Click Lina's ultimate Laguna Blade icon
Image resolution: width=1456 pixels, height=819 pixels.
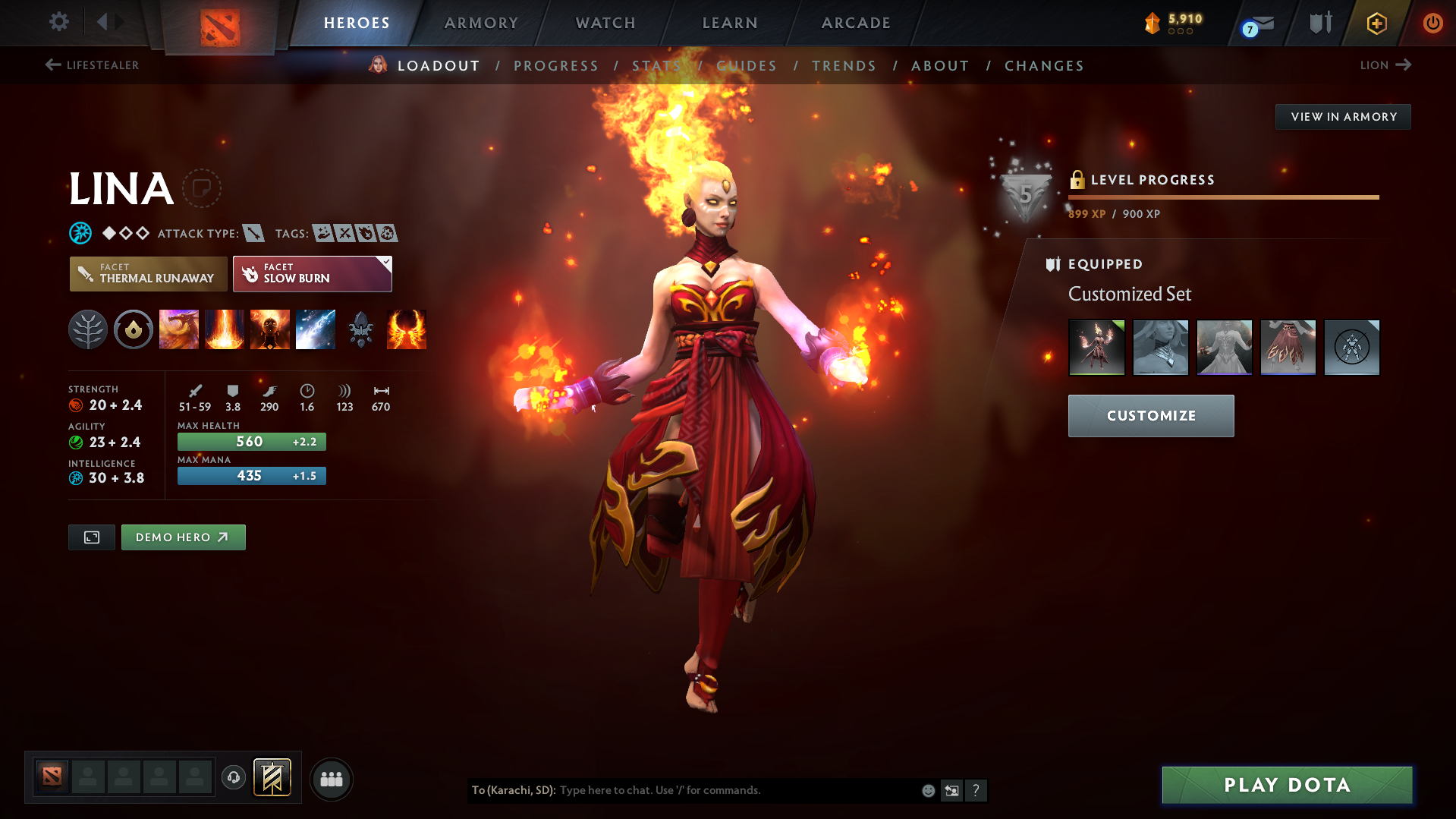point(316,329)
